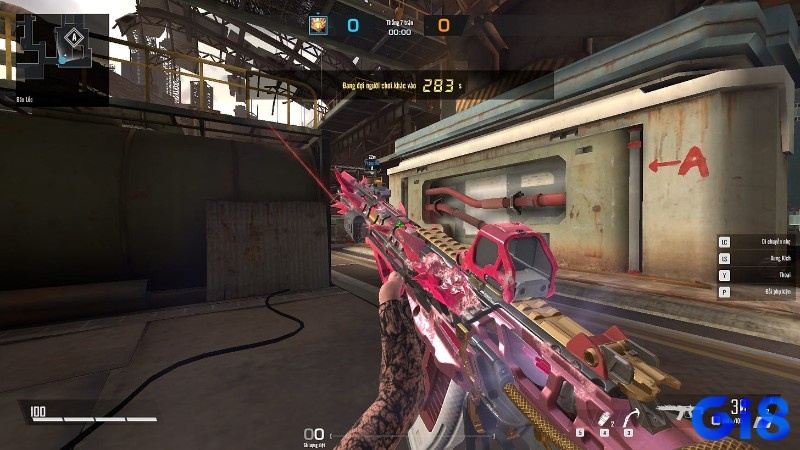The image size is (800, 450).
Task: Select the curved melee weapon slot
Action: (x=630, y=418)
